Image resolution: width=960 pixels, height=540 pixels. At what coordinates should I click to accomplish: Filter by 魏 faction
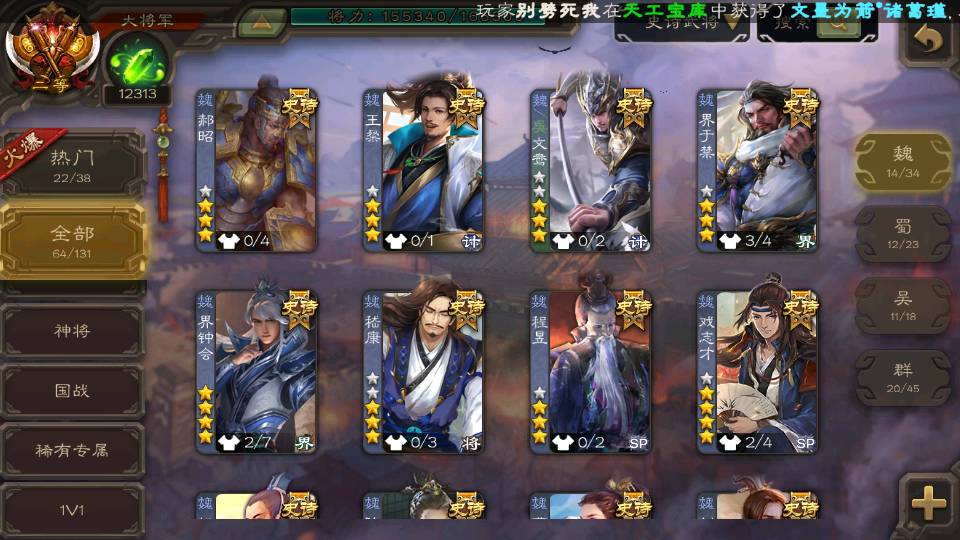902,161
